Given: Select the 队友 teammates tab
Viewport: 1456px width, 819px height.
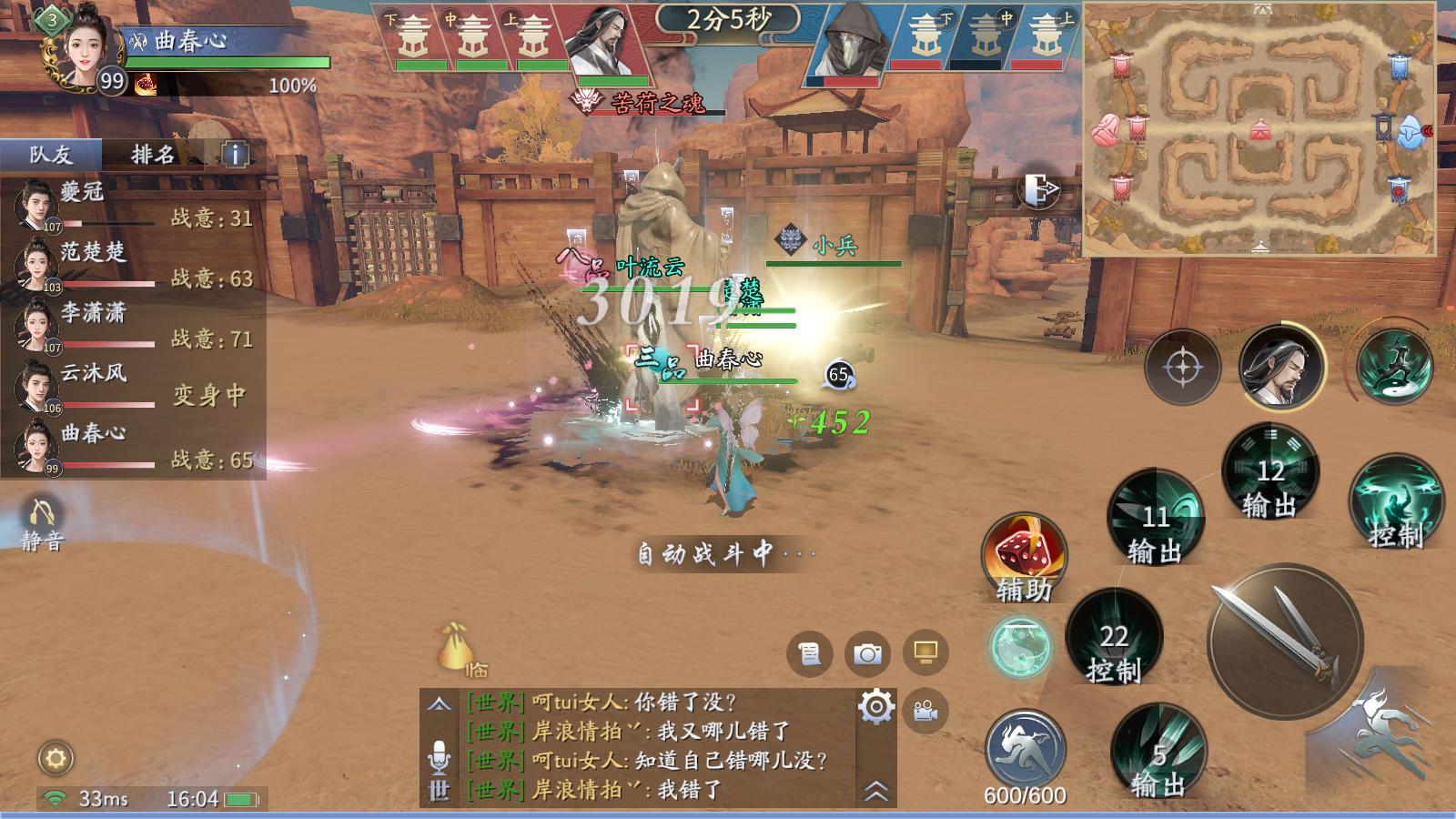Looking at the screenshot, I should click(51, 155).
